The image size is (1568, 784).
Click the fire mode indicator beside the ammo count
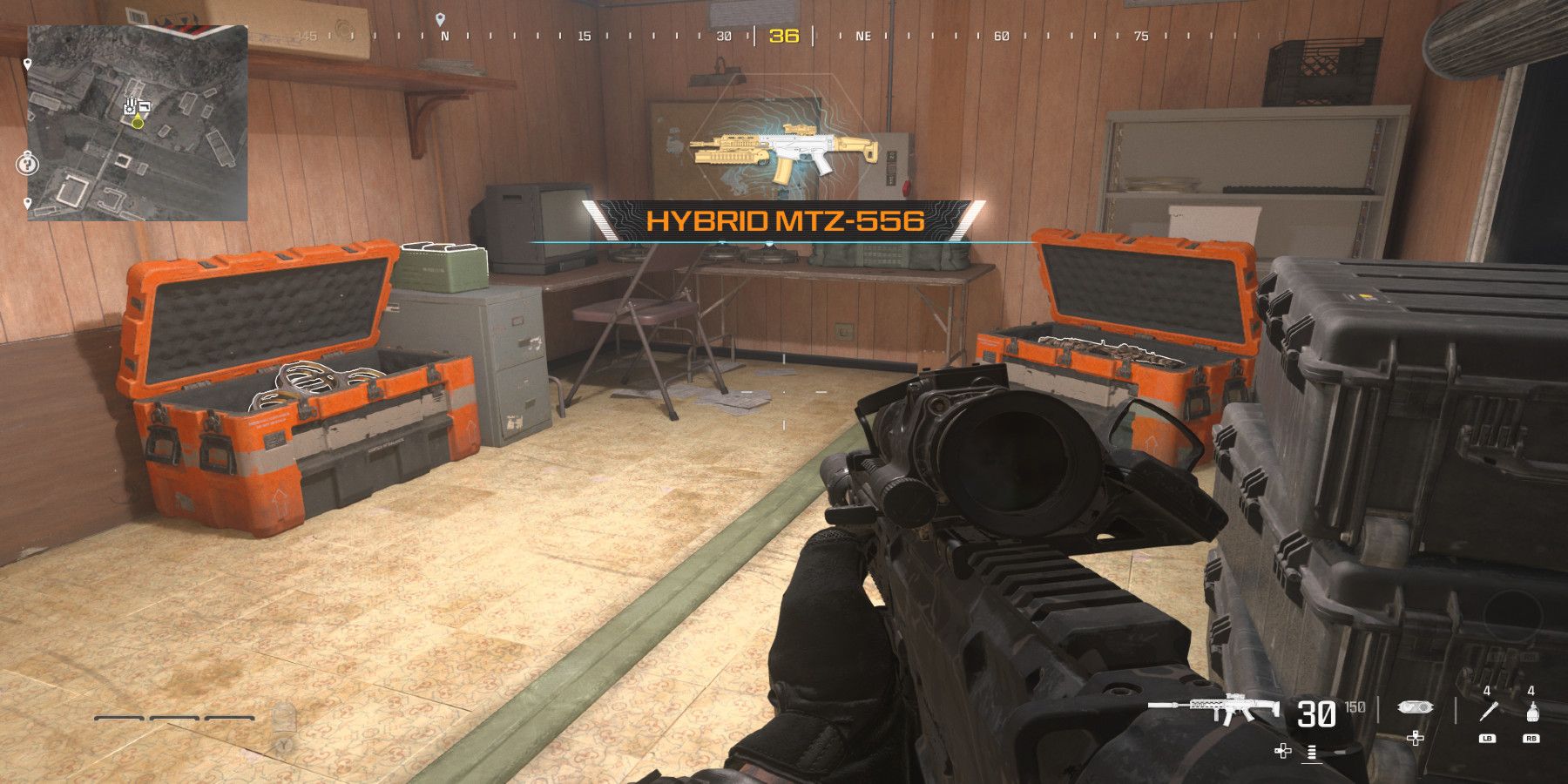tap(1312, 753)
